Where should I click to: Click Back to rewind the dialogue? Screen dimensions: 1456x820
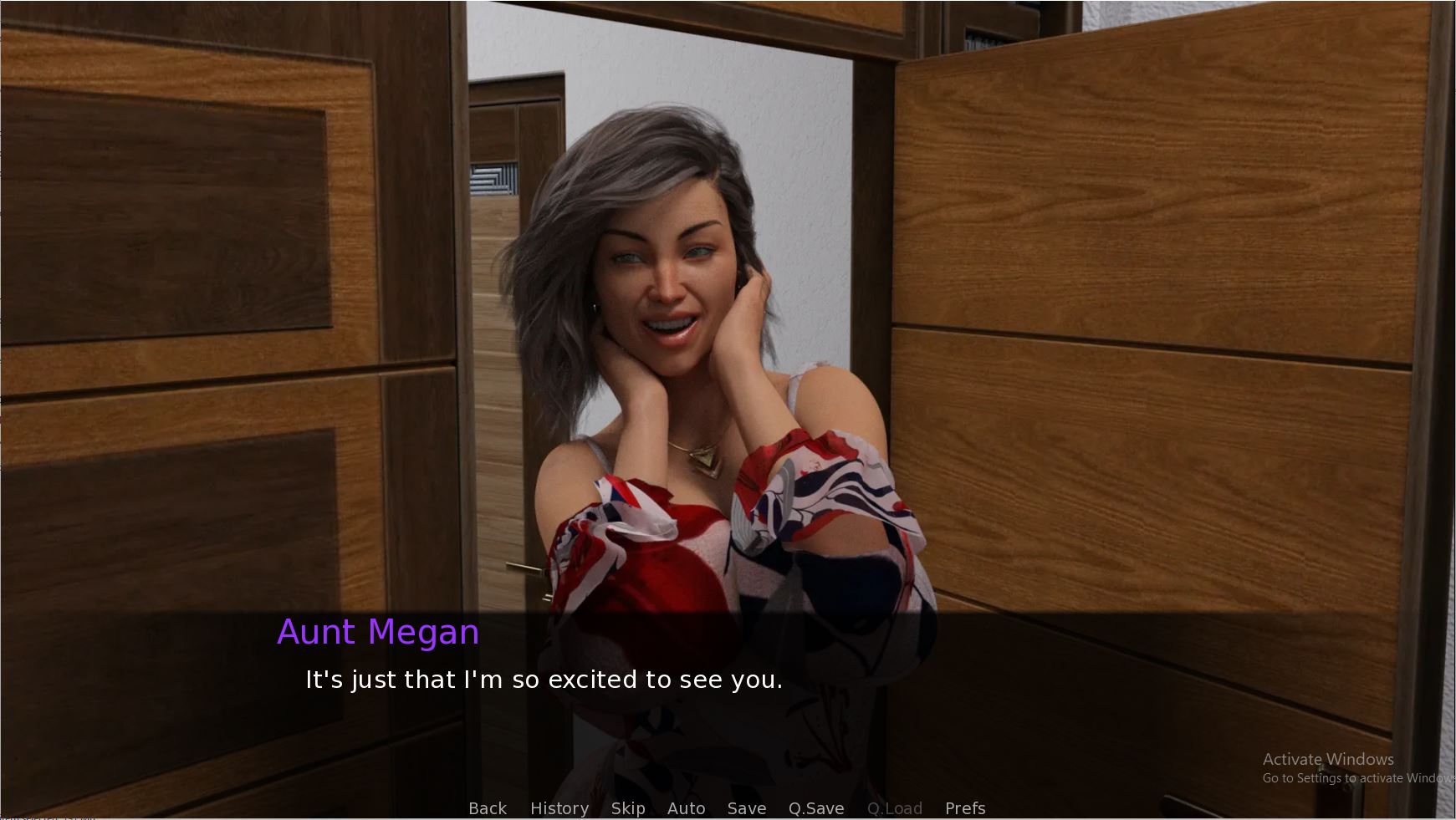[488, 808]
